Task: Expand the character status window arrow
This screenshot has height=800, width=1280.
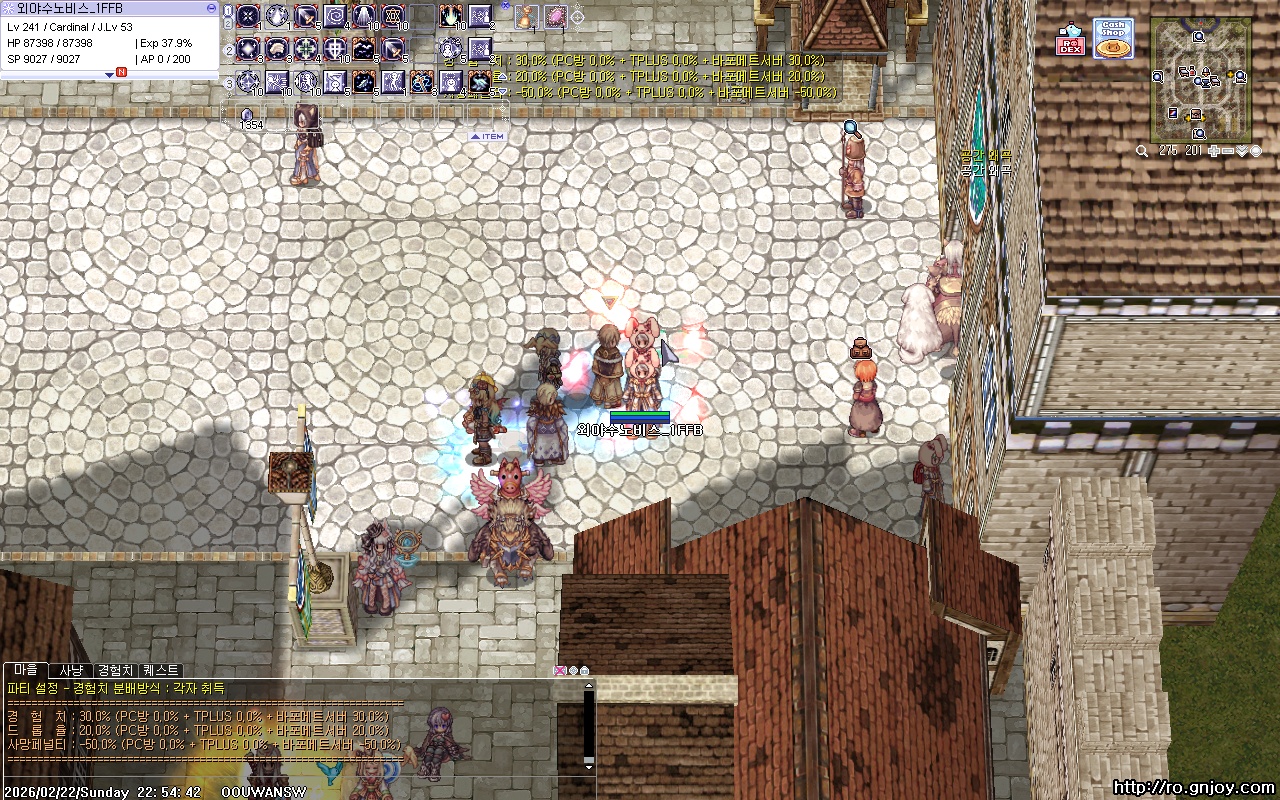Action: click(x=110, y=75)
